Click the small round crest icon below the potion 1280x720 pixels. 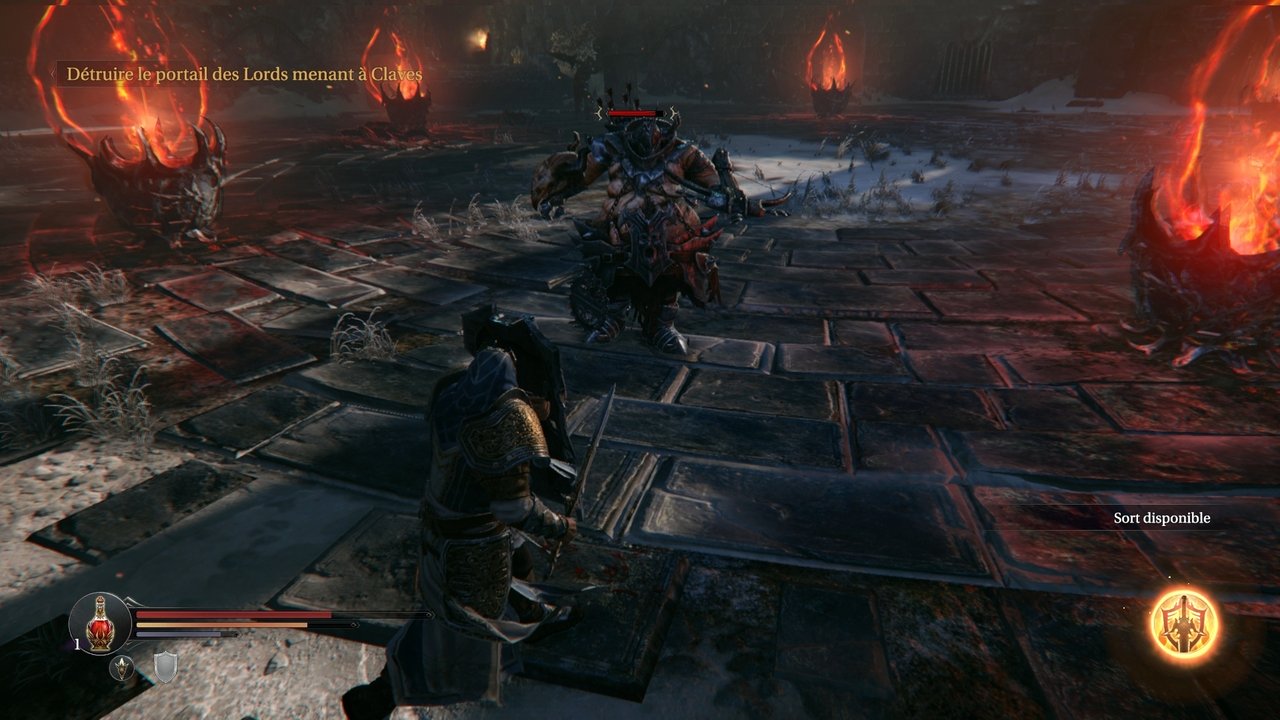tap(122, 668)
